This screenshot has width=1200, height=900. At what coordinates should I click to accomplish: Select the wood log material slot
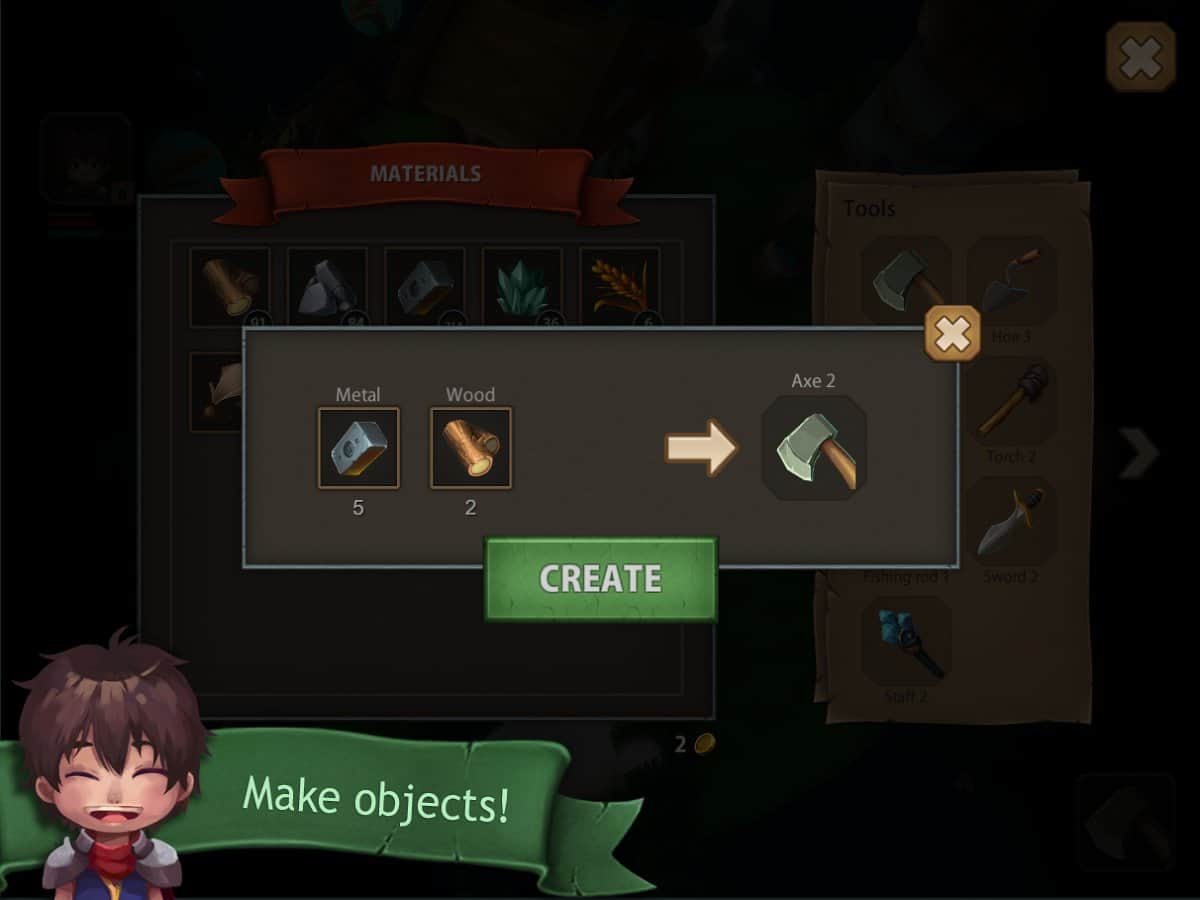coord(229,287)
